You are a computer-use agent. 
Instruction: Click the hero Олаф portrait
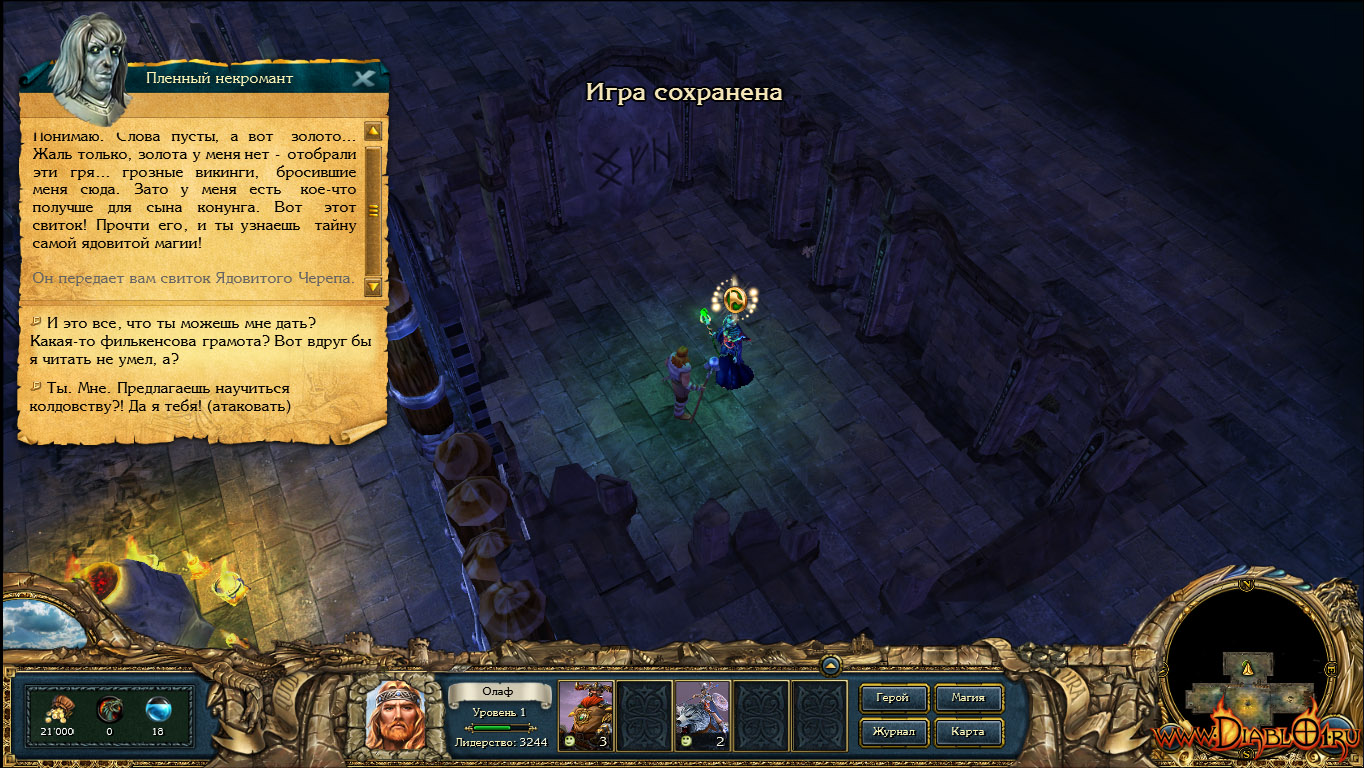point(393,715)
